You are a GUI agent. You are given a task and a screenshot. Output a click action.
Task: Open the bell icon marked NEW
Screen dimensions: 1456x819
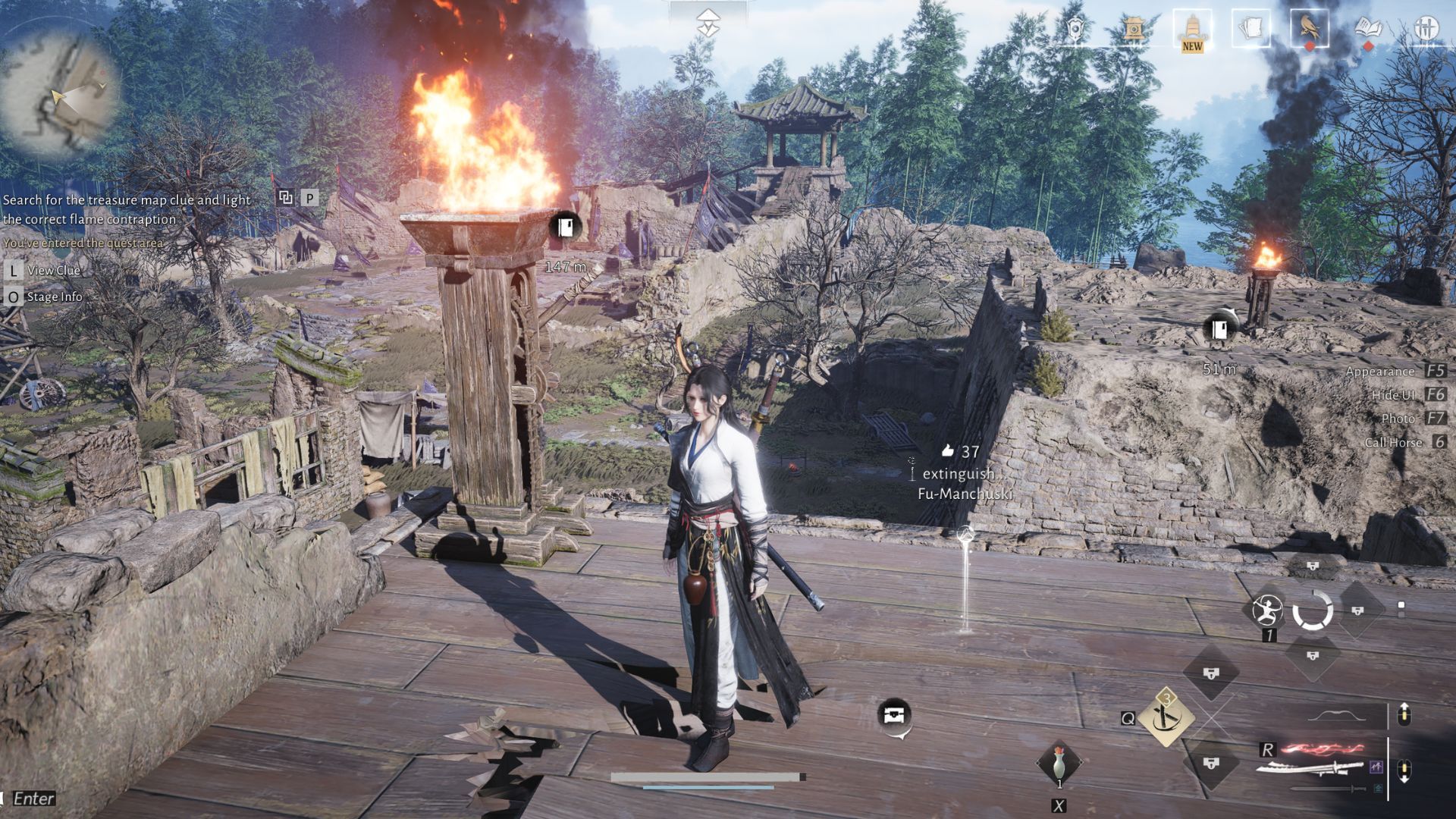(x=1192, y=30)
